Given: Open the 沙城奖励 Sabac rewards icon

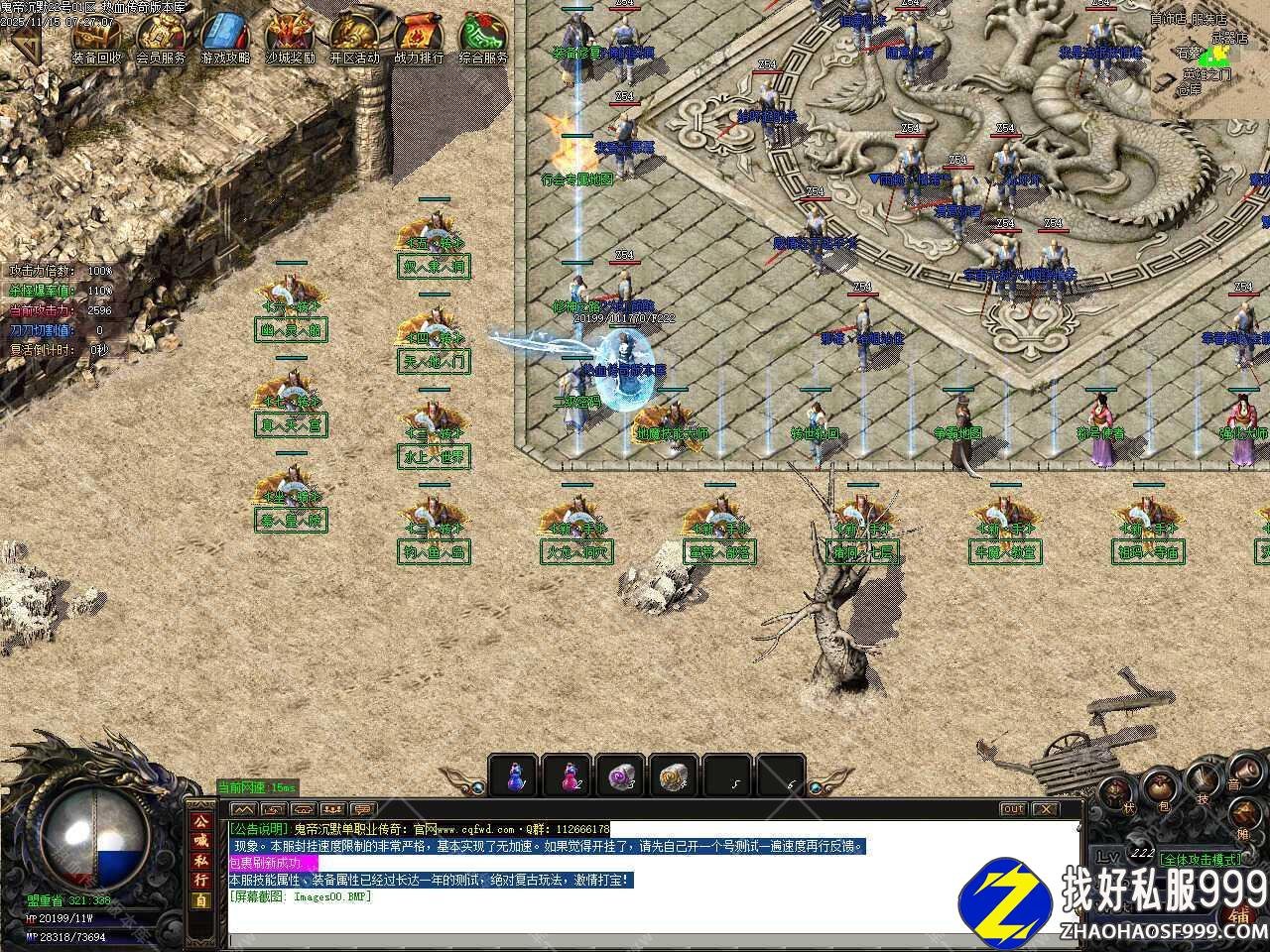Looking at the screenshot, I should (290, 40).
